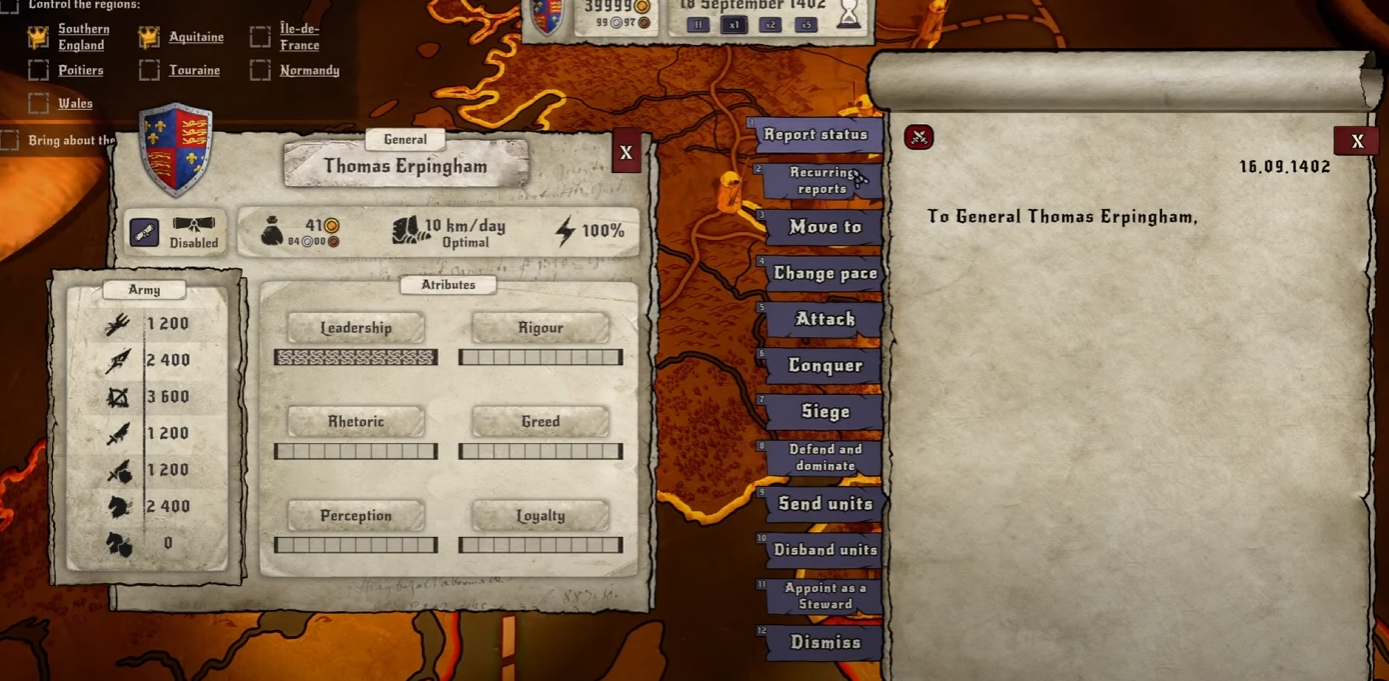Click the crossed swords icon on the letter

pos(918,137)
